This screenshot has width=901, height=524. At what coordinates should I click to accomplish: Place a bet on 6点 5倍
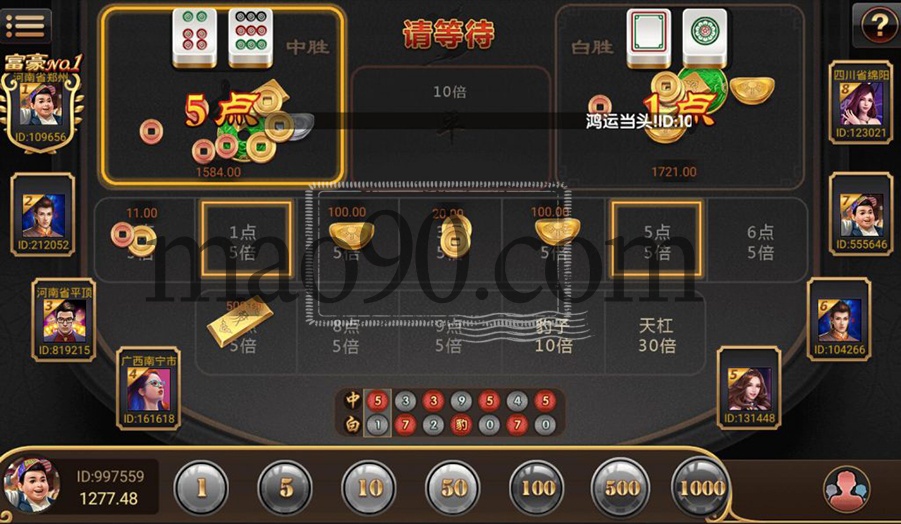pos(760,241)
